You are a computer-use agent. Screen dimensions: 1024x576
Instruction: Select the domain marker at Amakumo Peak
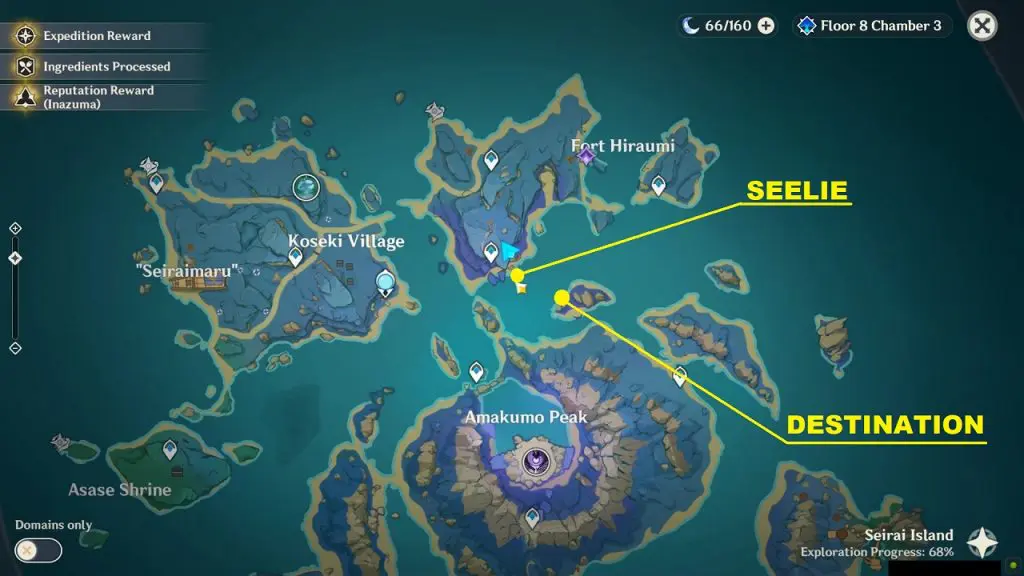535,460
